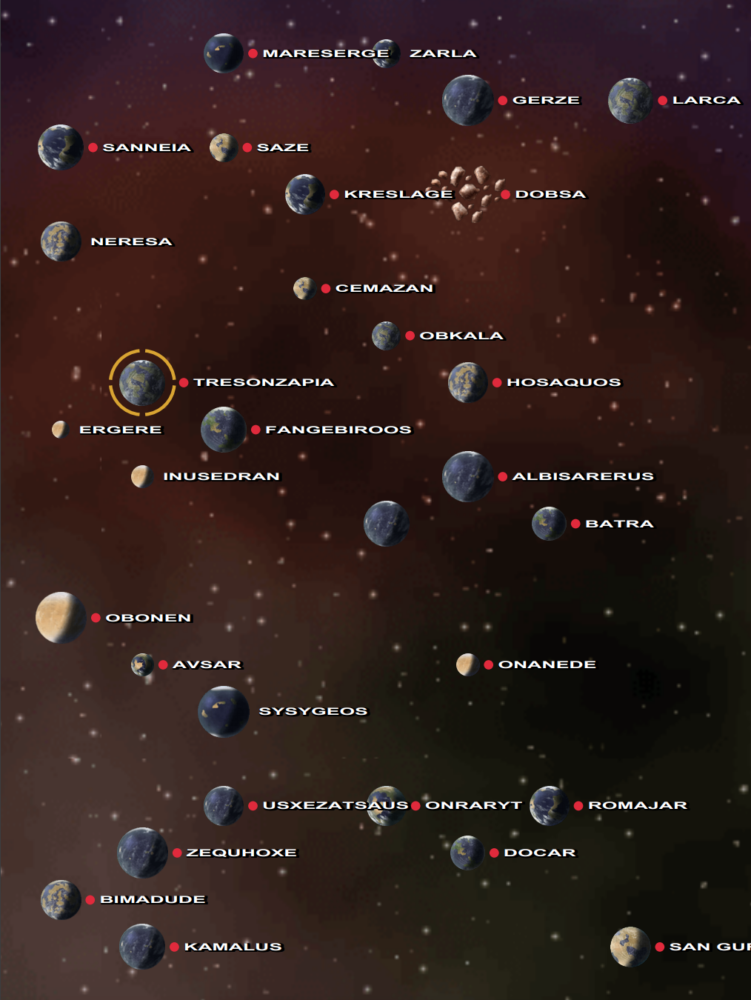Select the Tresonzapia planet on the map
Image resolution: width=751 pixels, height=1000 pixels.
142,382
